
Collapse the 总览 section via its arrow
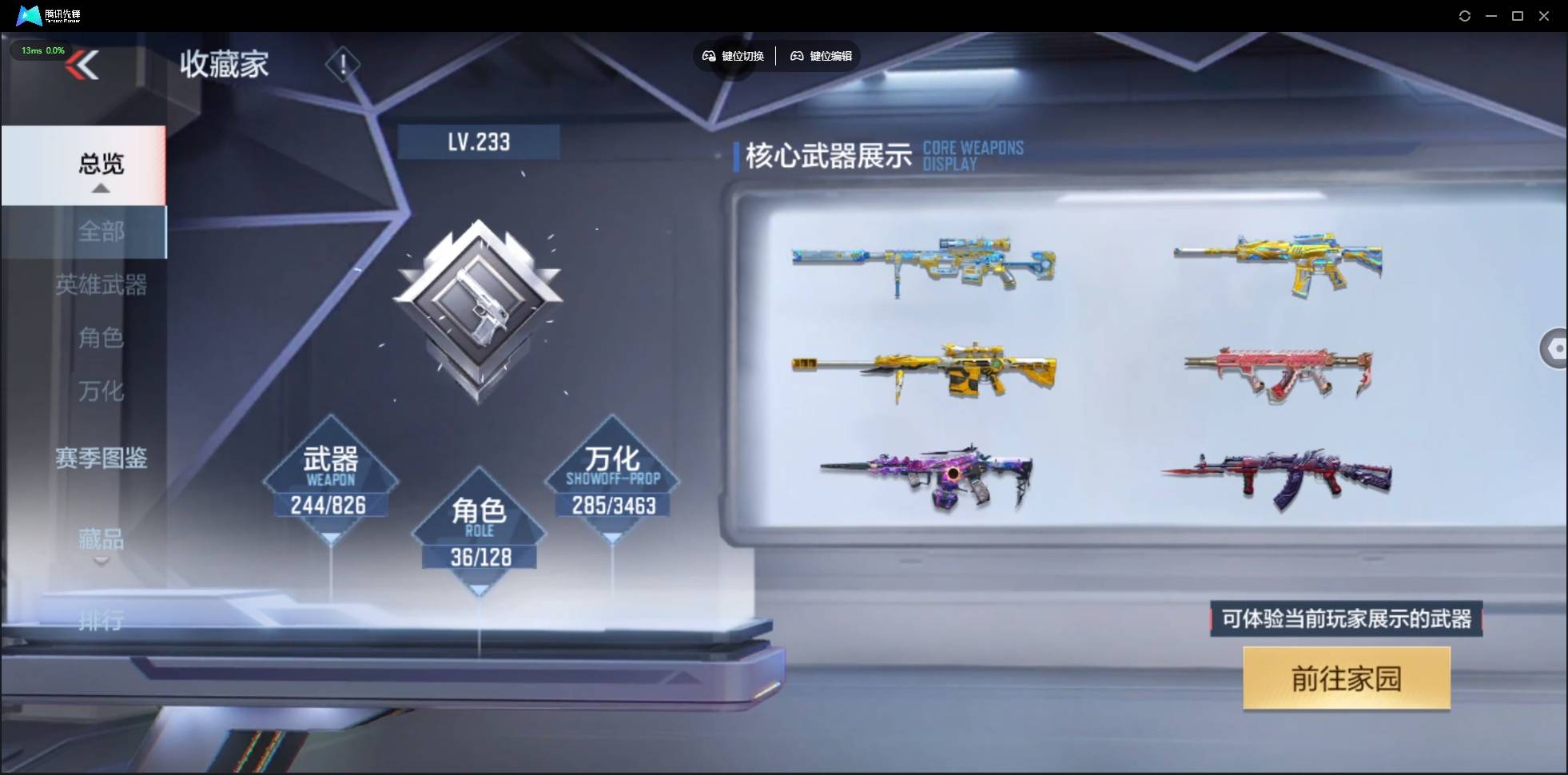point(99,189)
